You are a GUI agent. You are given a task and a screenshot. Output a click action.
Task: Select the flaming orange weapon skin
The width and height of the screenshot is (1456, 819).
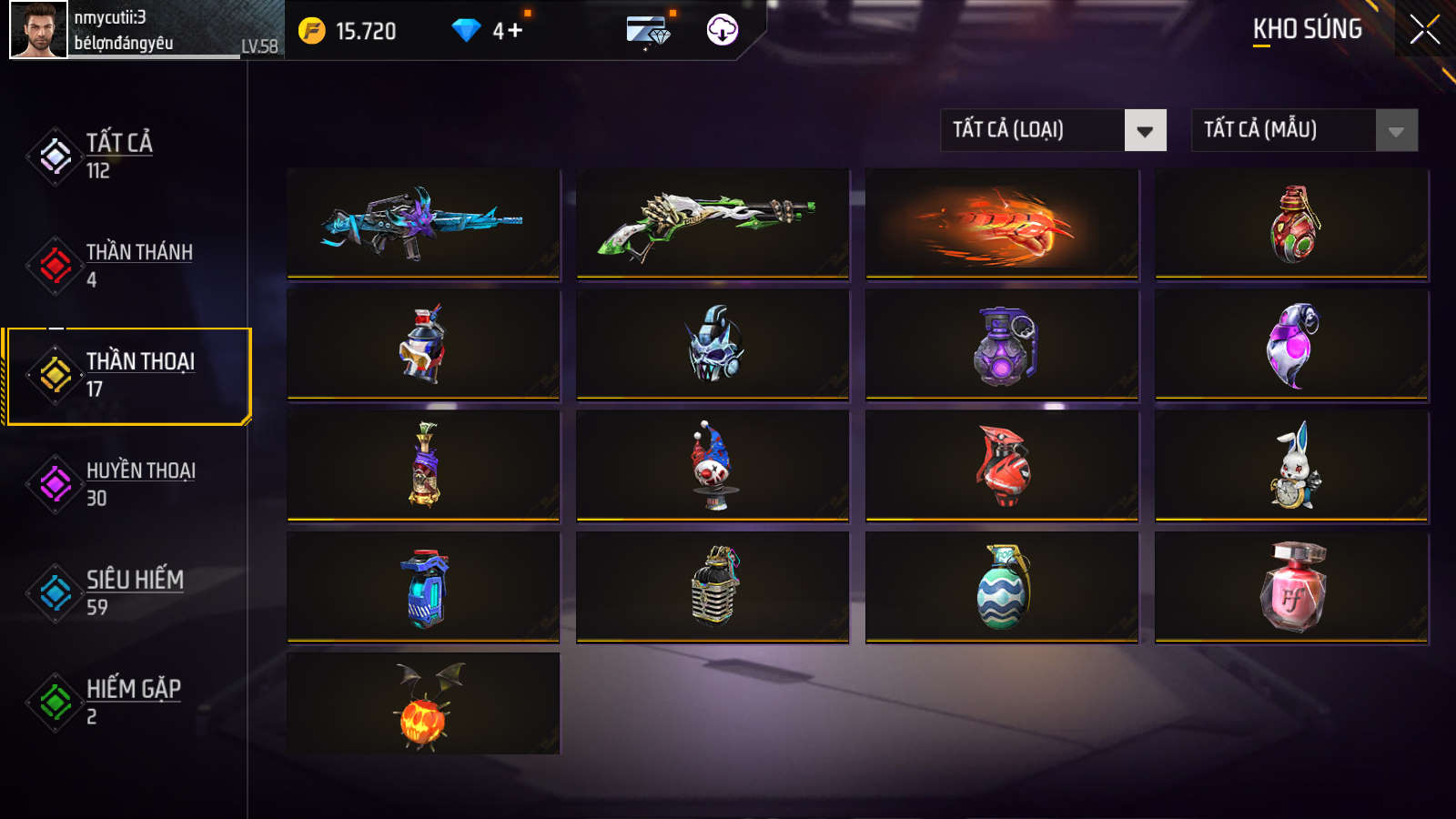point(1002,223)
